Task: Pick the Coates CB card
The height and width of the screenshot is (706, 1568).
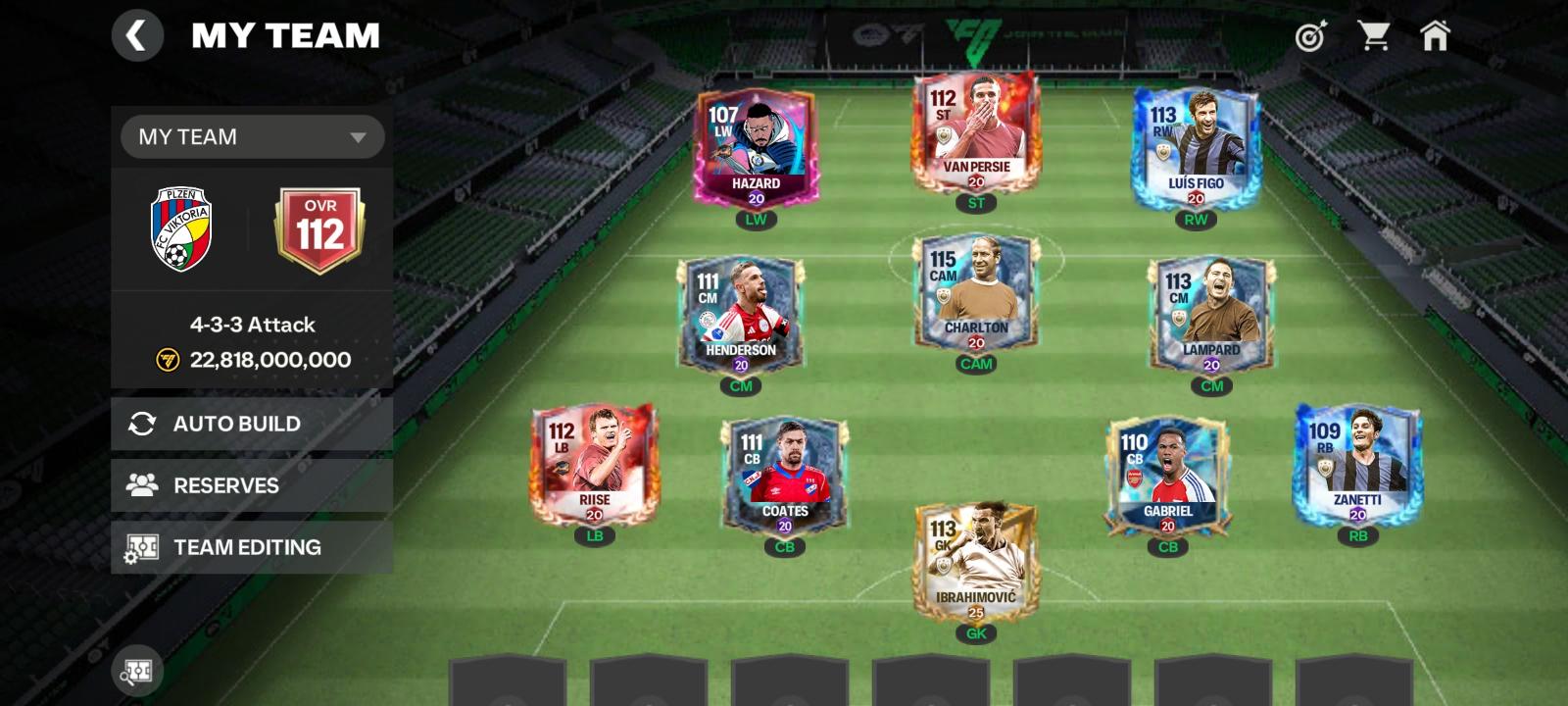Action: [785, 476]
